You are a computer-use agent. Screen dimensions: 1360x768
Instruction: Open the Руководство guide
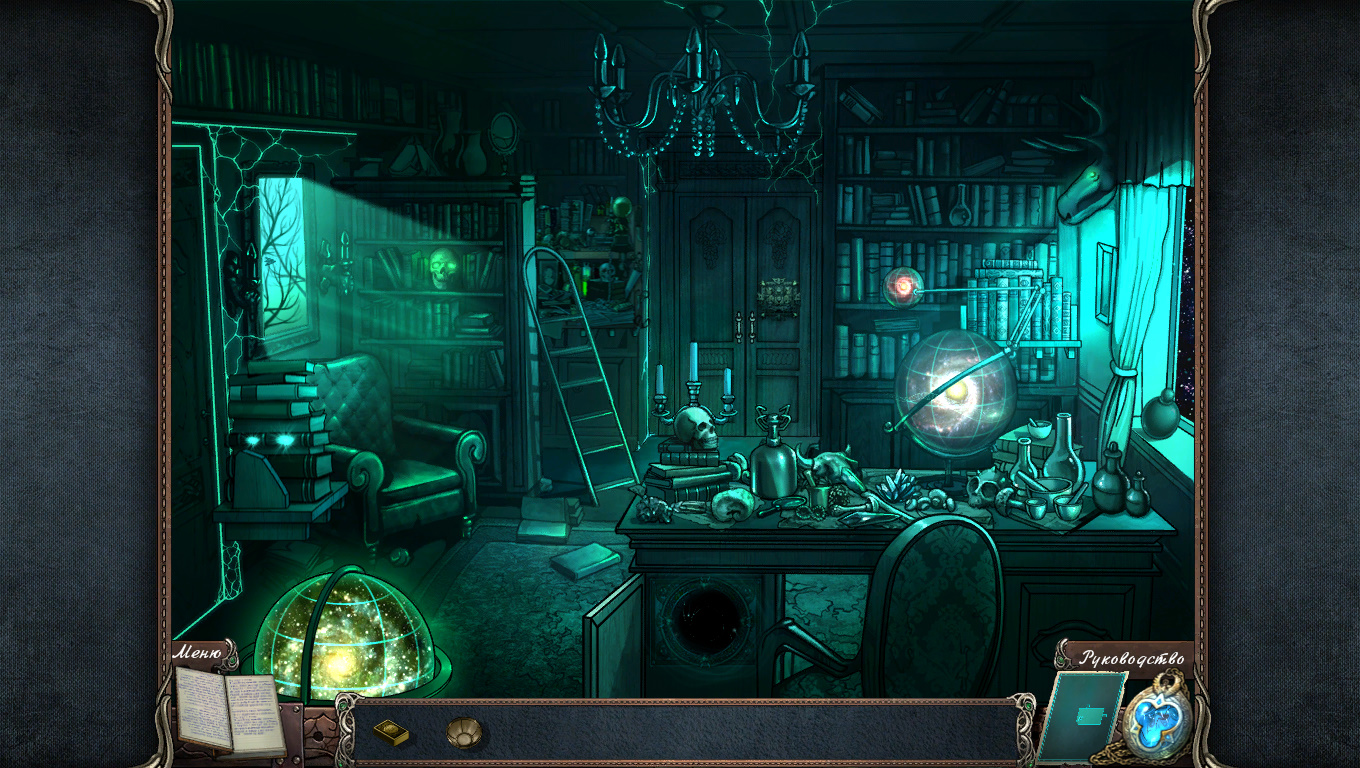[x=1131, y=658]
